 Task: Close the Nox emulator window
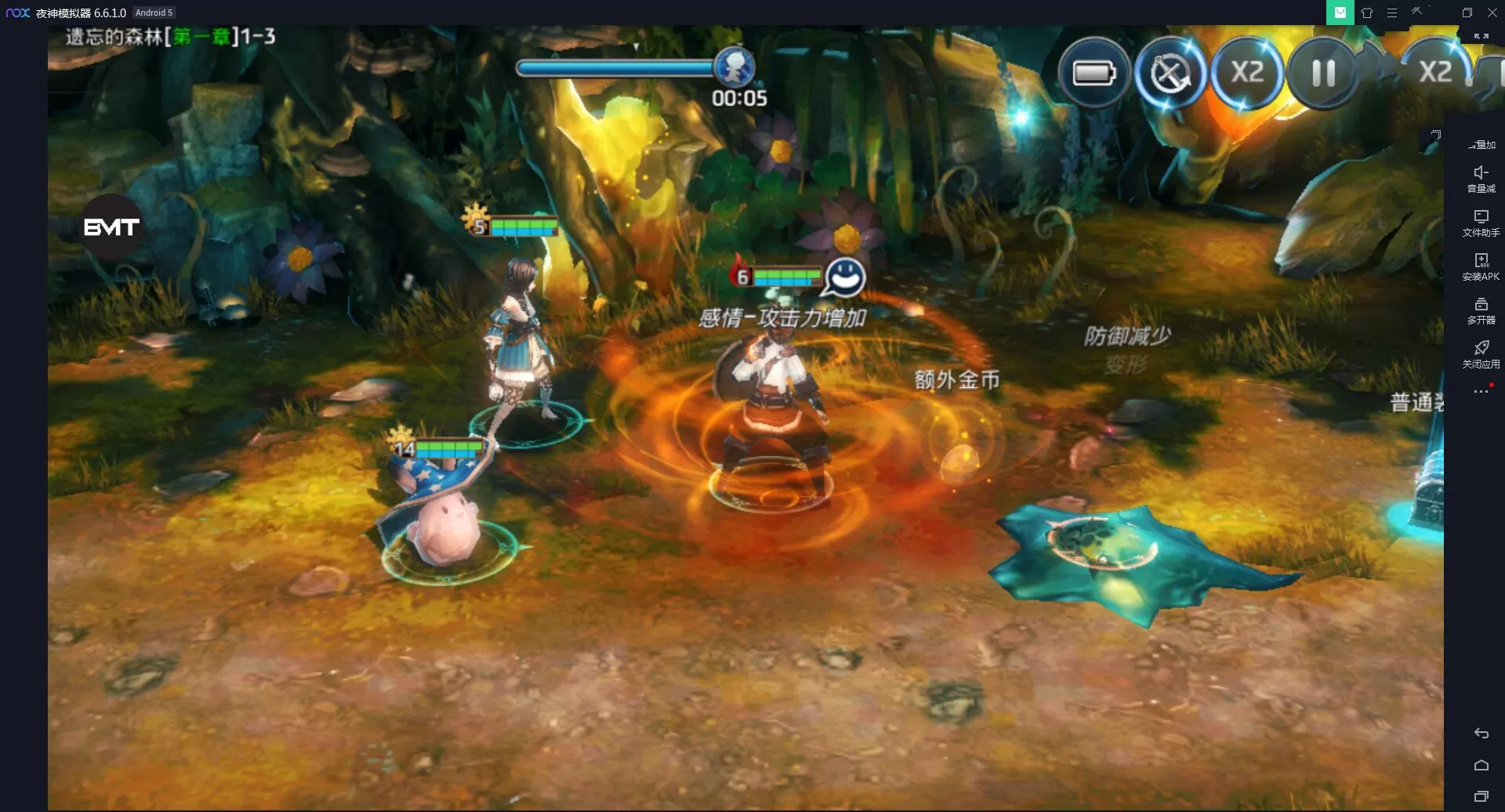[1492, 13]
